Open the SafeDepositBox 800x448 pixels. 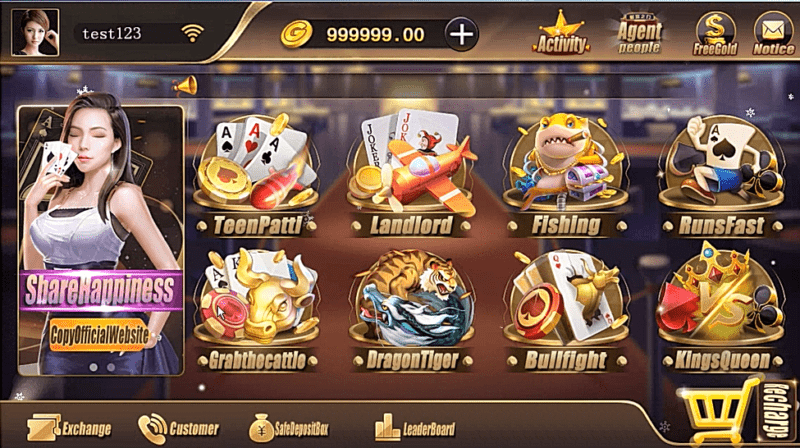pyautogui.click(x=285, y=428)
